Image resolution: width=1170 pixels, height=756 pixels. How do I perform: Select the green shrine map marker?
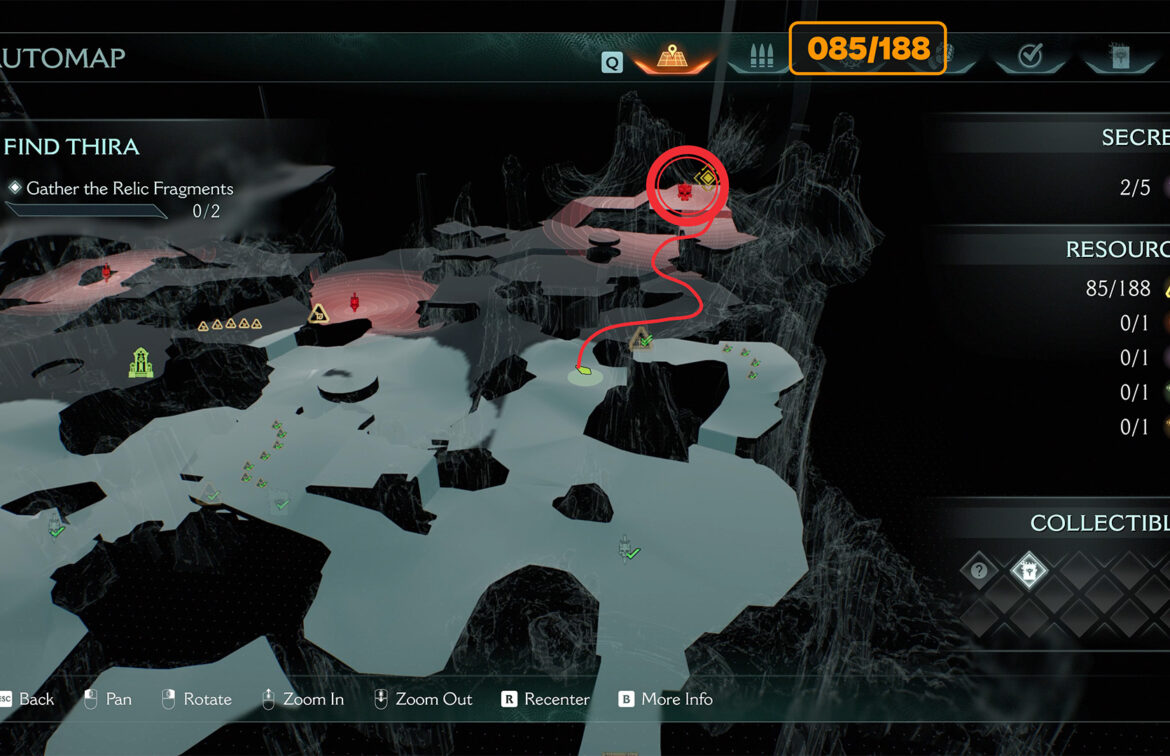click(x=140, y=362)
